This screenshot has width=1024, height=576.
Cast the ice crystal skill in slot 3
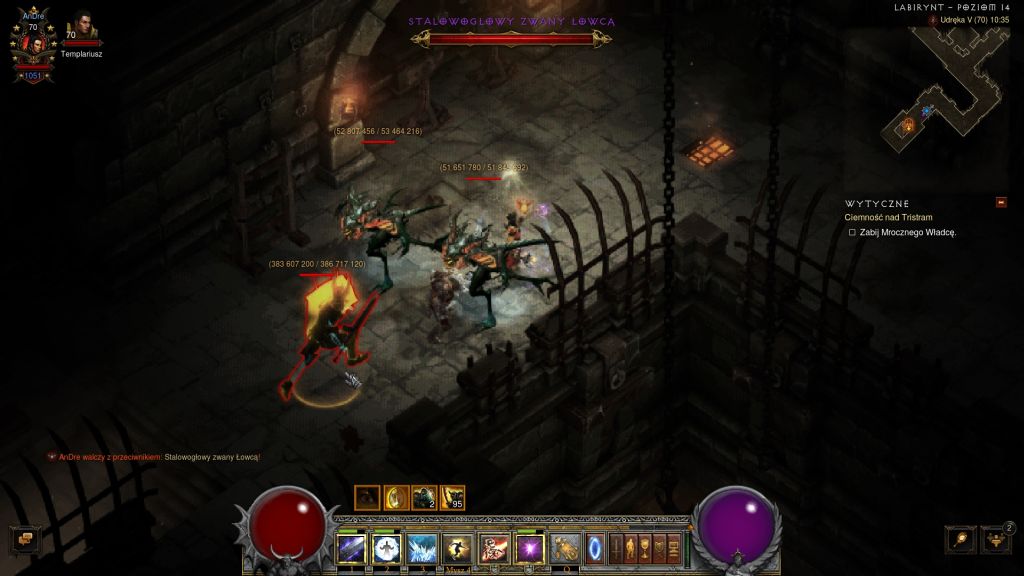[422, 548]
